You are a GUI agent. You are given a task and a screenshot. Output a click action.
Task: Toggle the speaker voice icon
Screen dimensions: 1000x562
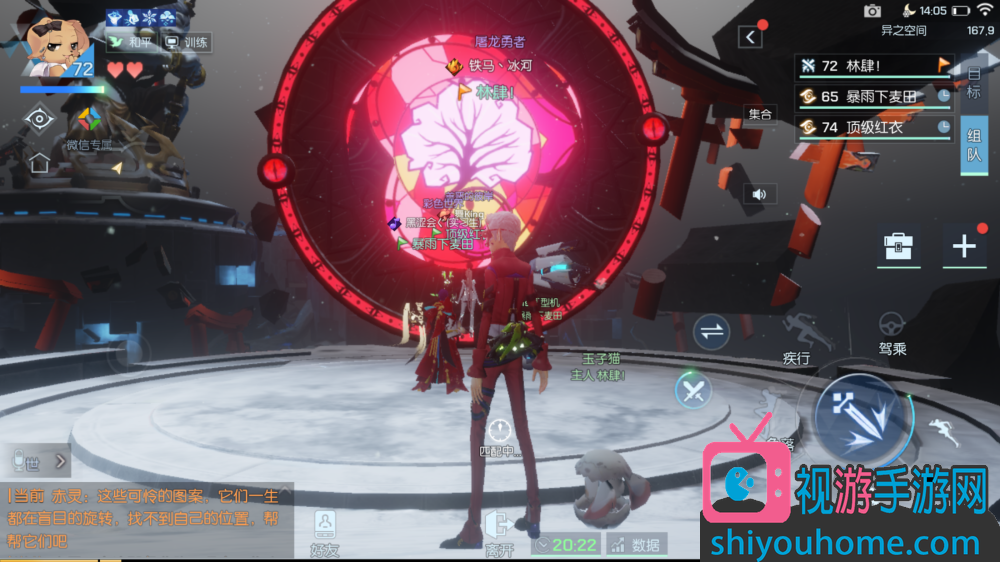click(759, 194)
